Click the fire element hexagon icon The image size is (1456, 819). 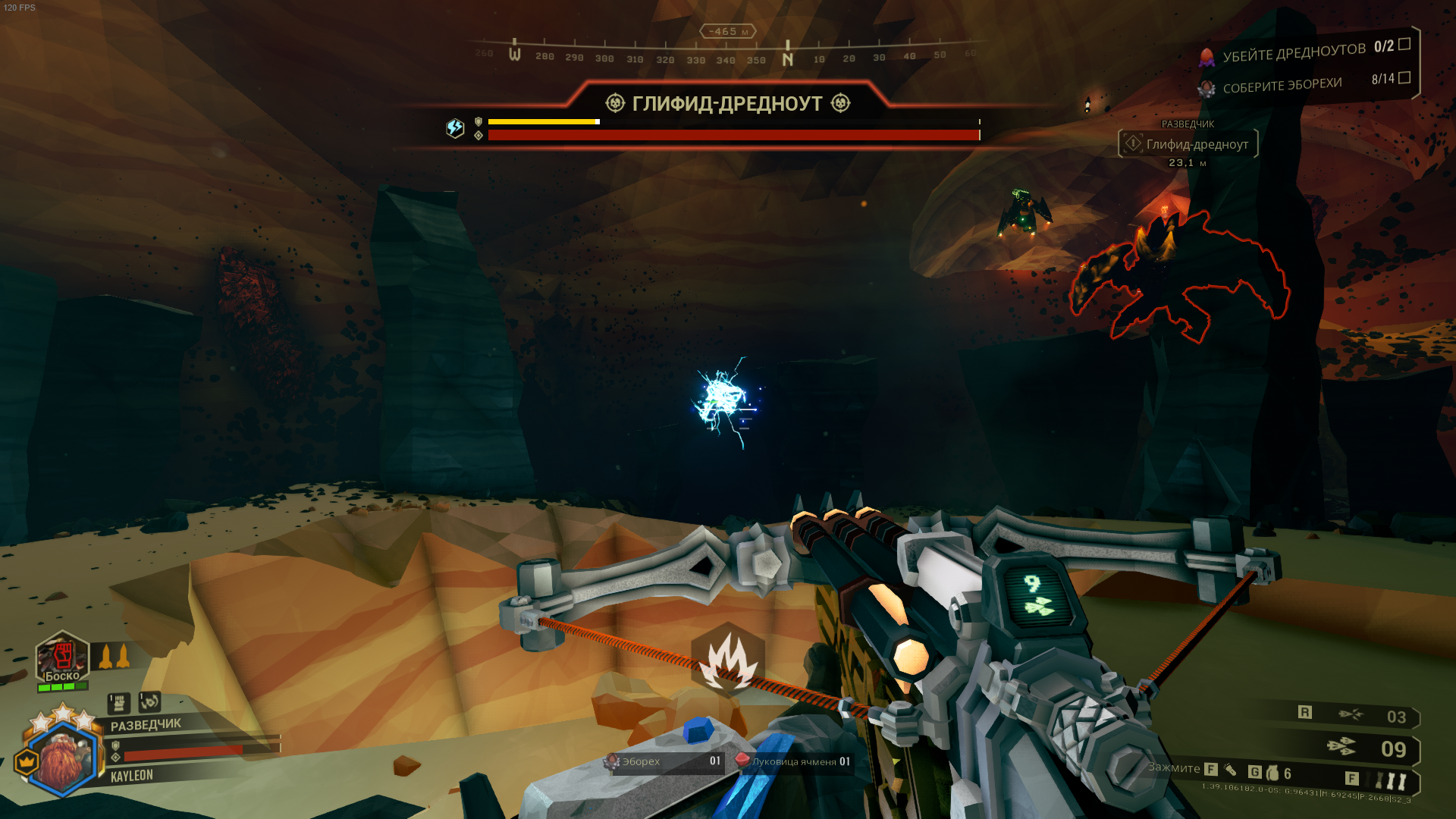click(x=728, y=658)
